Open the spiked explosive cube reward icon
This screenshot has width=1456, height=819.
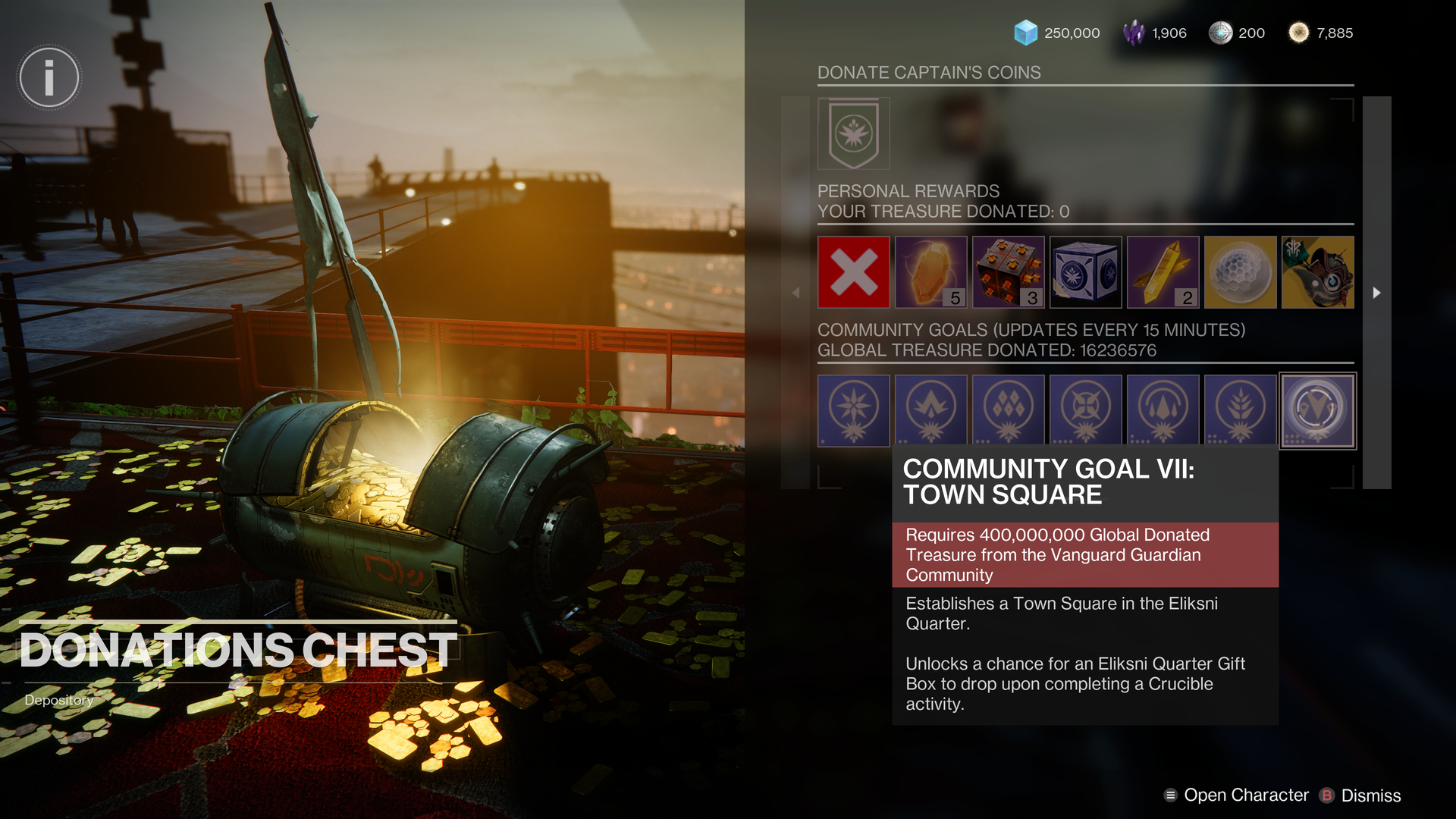click(1008, 272)
